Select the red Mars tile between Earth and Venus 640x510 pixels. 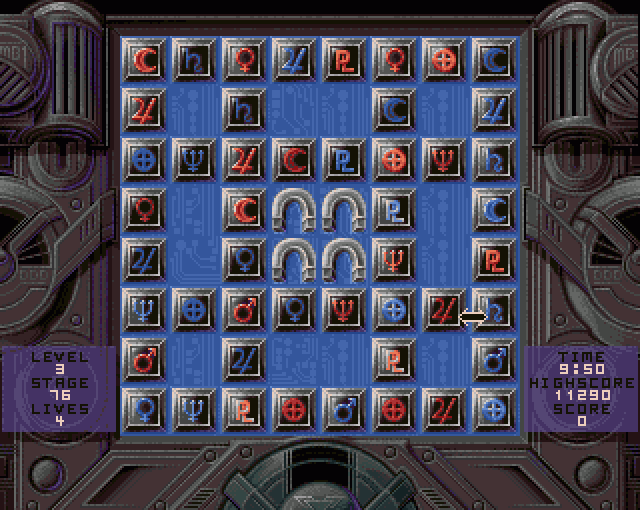244,310
